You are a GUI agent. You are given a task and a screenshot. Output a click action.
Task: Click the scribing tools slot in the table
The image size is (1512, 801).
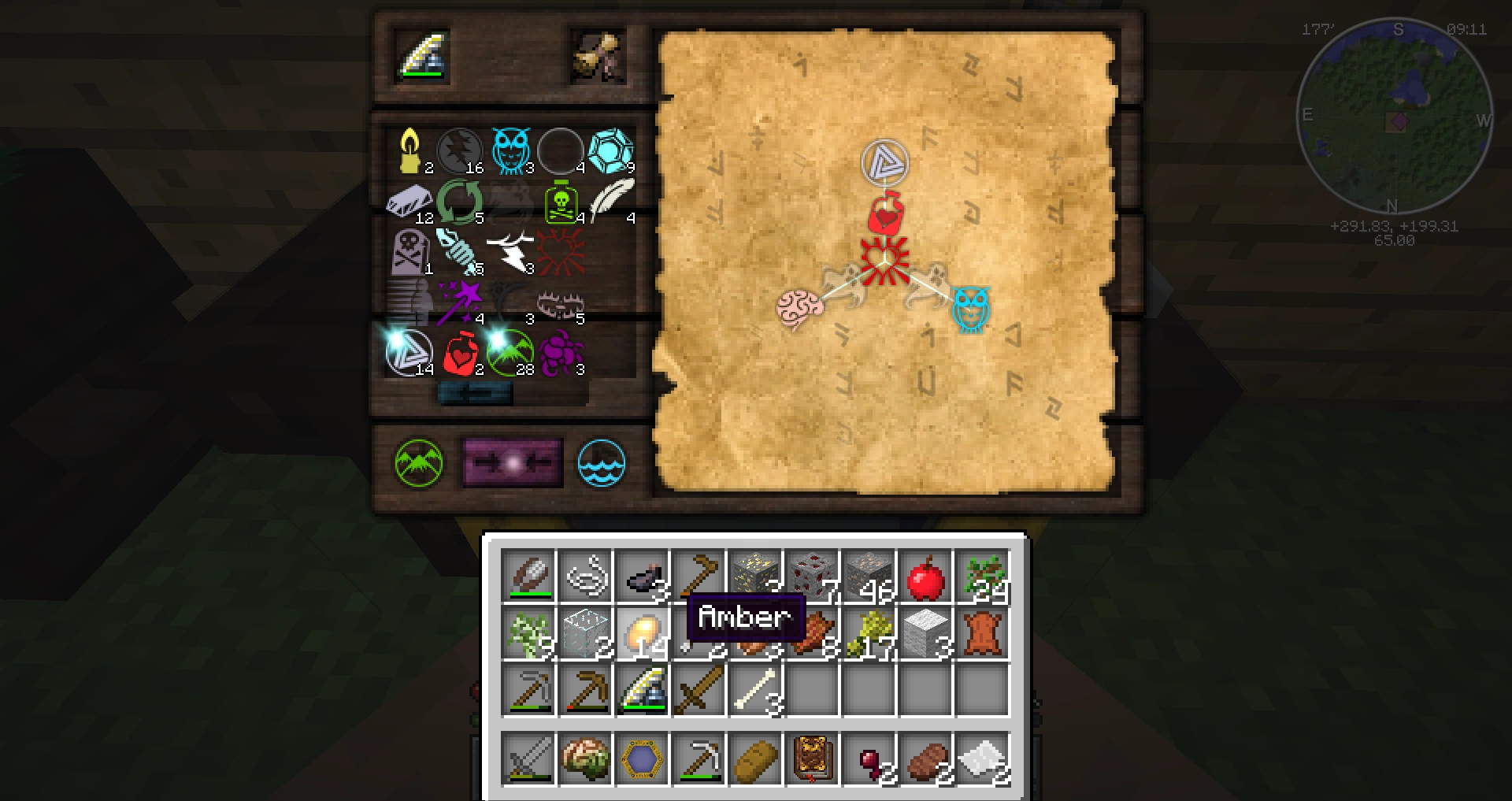tap(425, 57)
